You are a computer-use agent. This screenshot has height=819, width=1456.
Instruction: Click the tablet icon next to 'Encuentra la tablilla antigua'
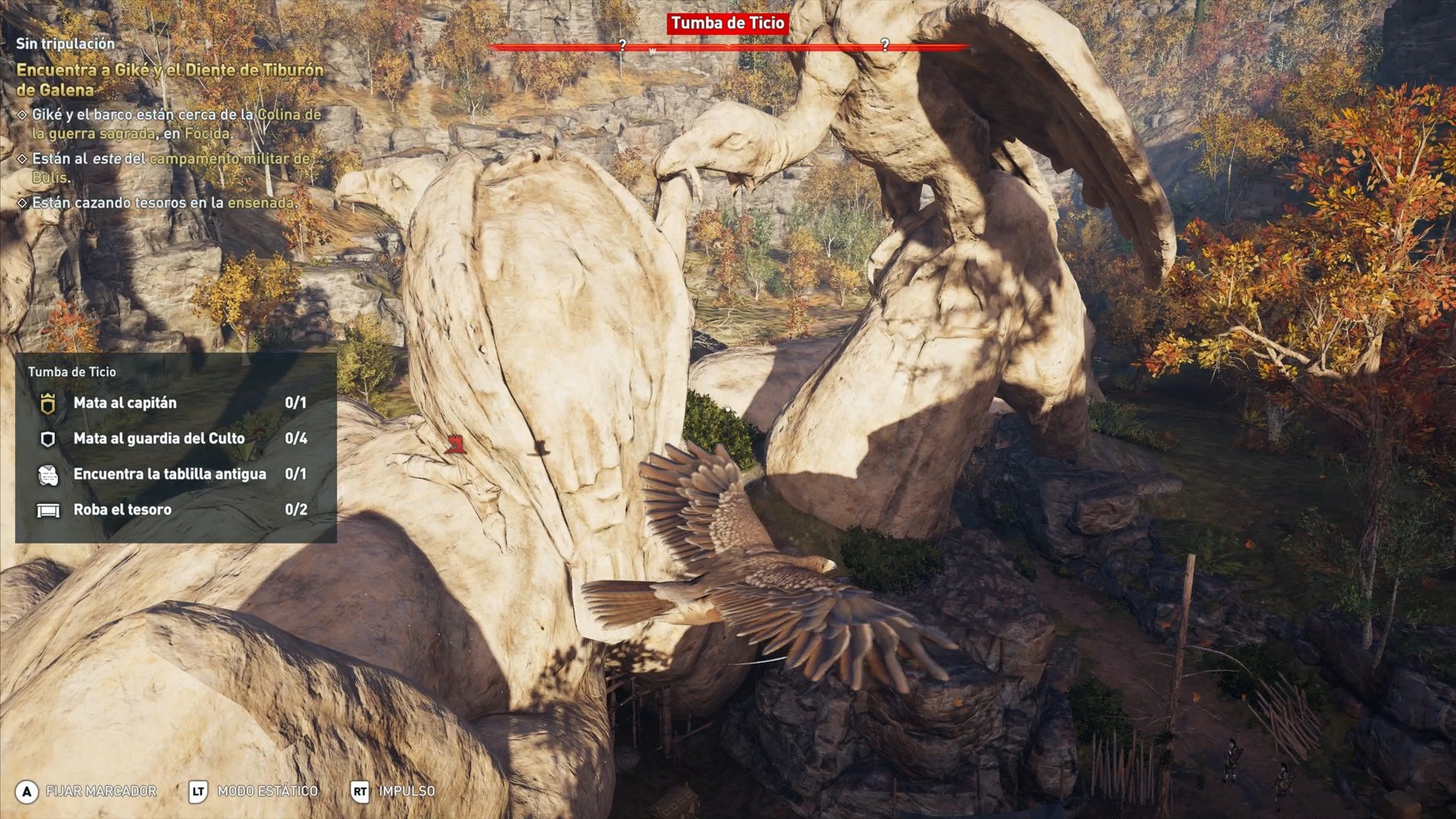48,474
